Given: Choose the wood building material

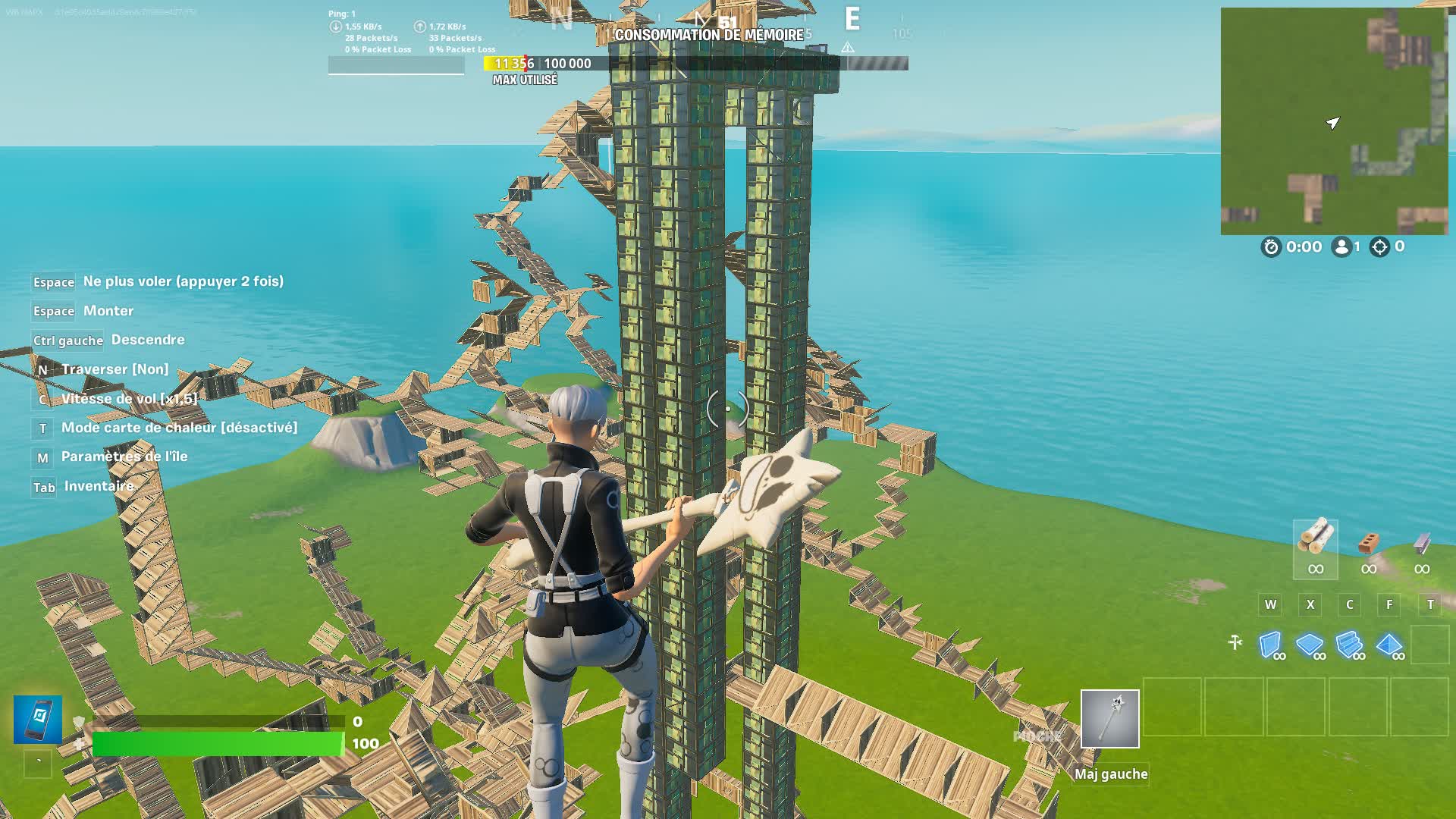Looking at the screenshot, I should click(1315, 548).
